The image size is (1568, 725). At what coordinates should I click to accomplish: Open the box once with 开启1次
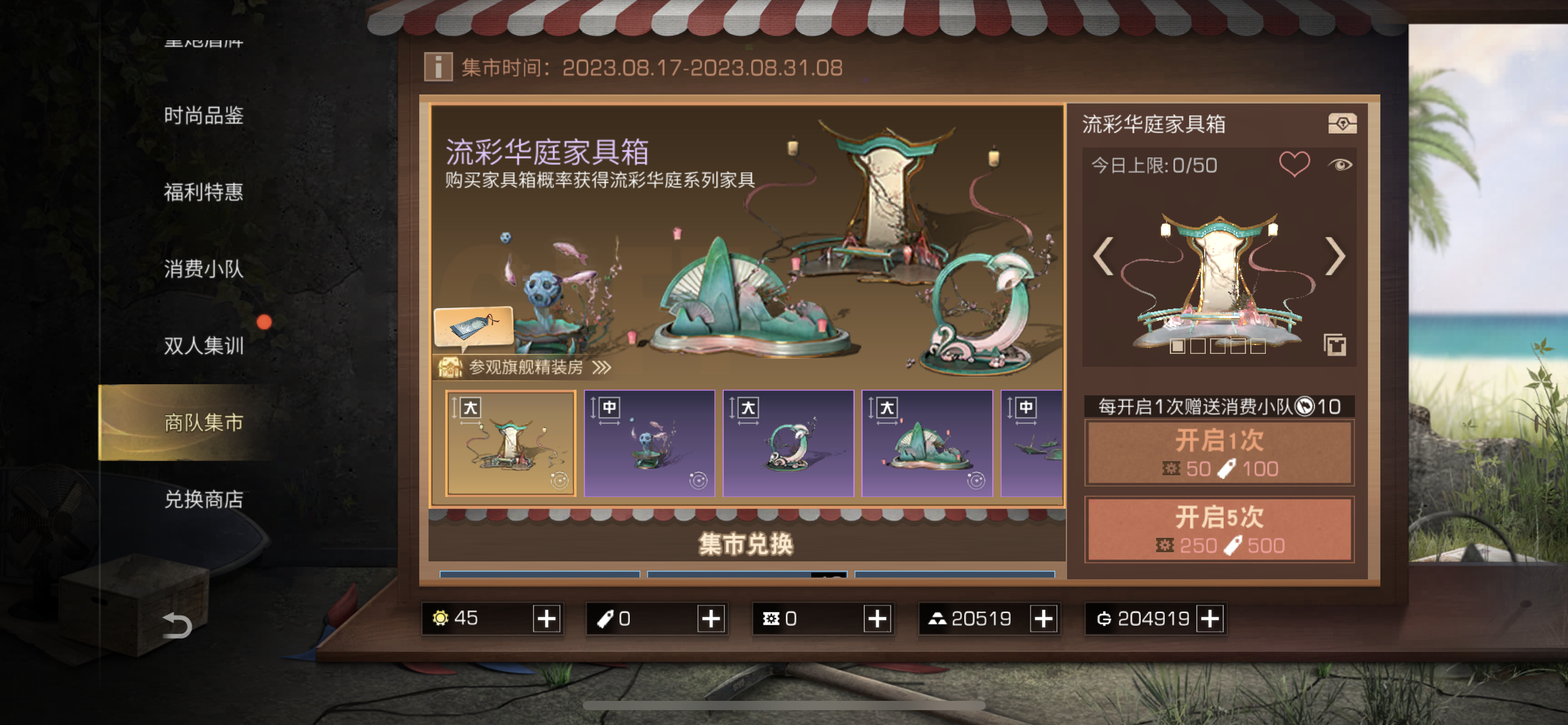point(1219,453)
